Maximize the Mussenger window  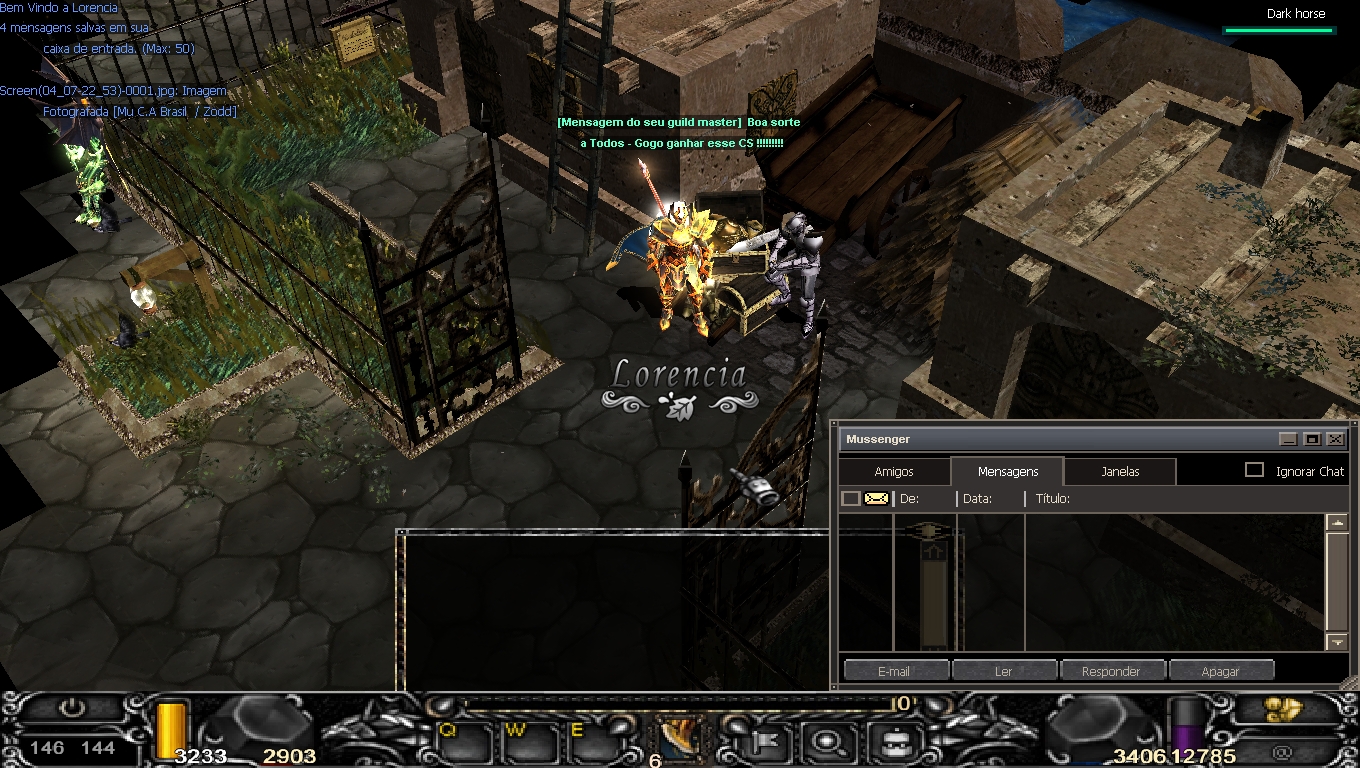pyautogui.click(x=1312, y=439)
